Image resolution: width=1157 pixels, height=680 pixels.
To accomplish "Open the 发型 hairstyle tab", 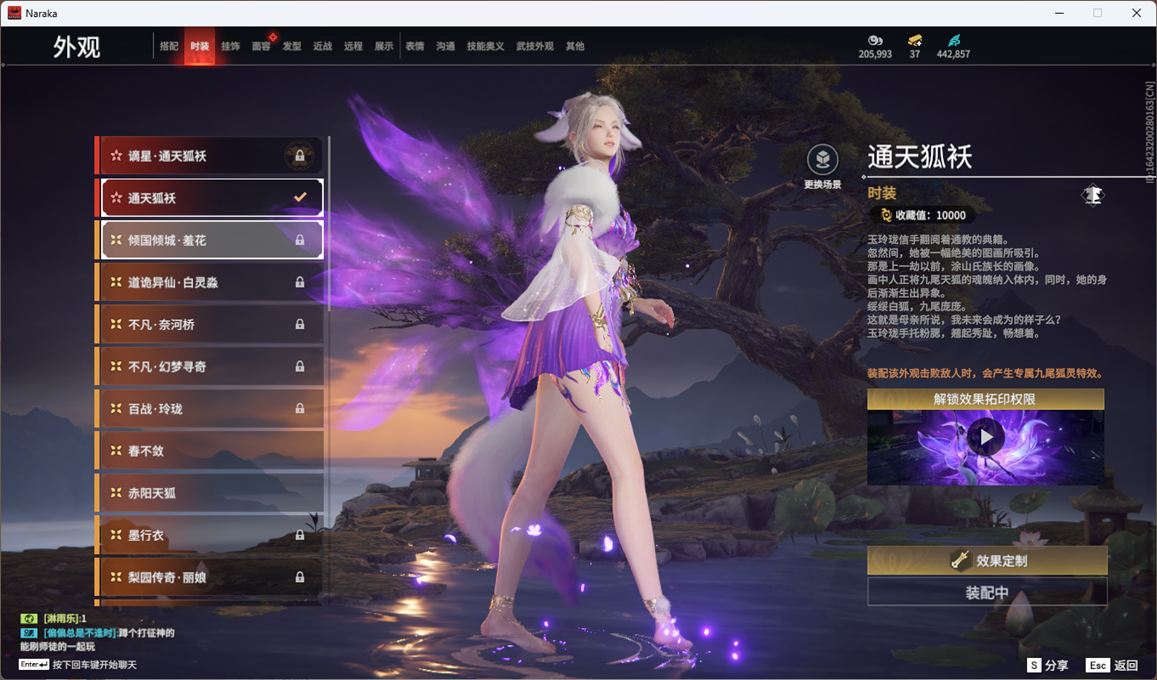I will pos(292,46).
